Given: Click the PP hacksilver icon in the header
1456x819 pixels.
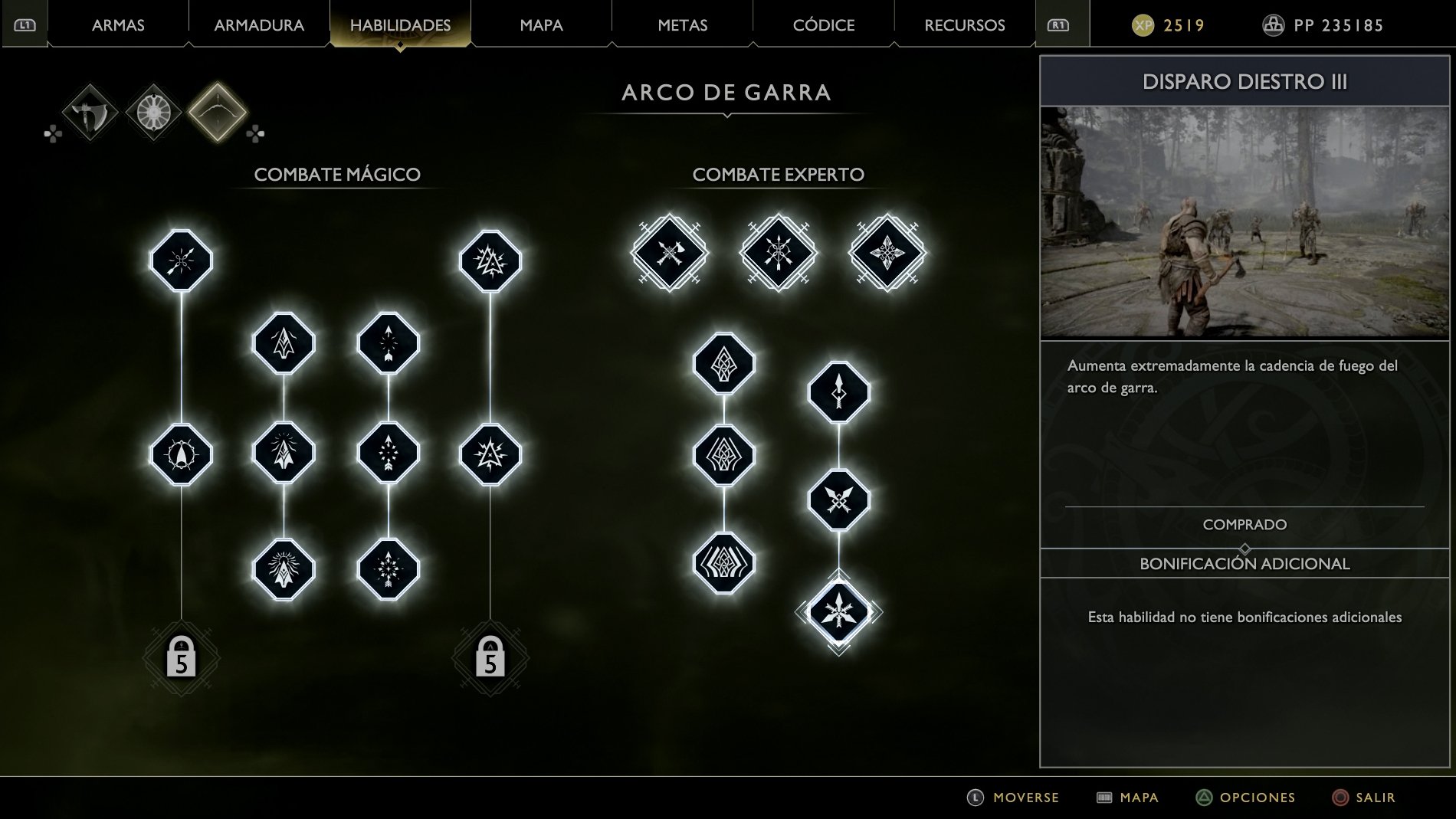Looking at the screenshot, I should point(1274,25).
